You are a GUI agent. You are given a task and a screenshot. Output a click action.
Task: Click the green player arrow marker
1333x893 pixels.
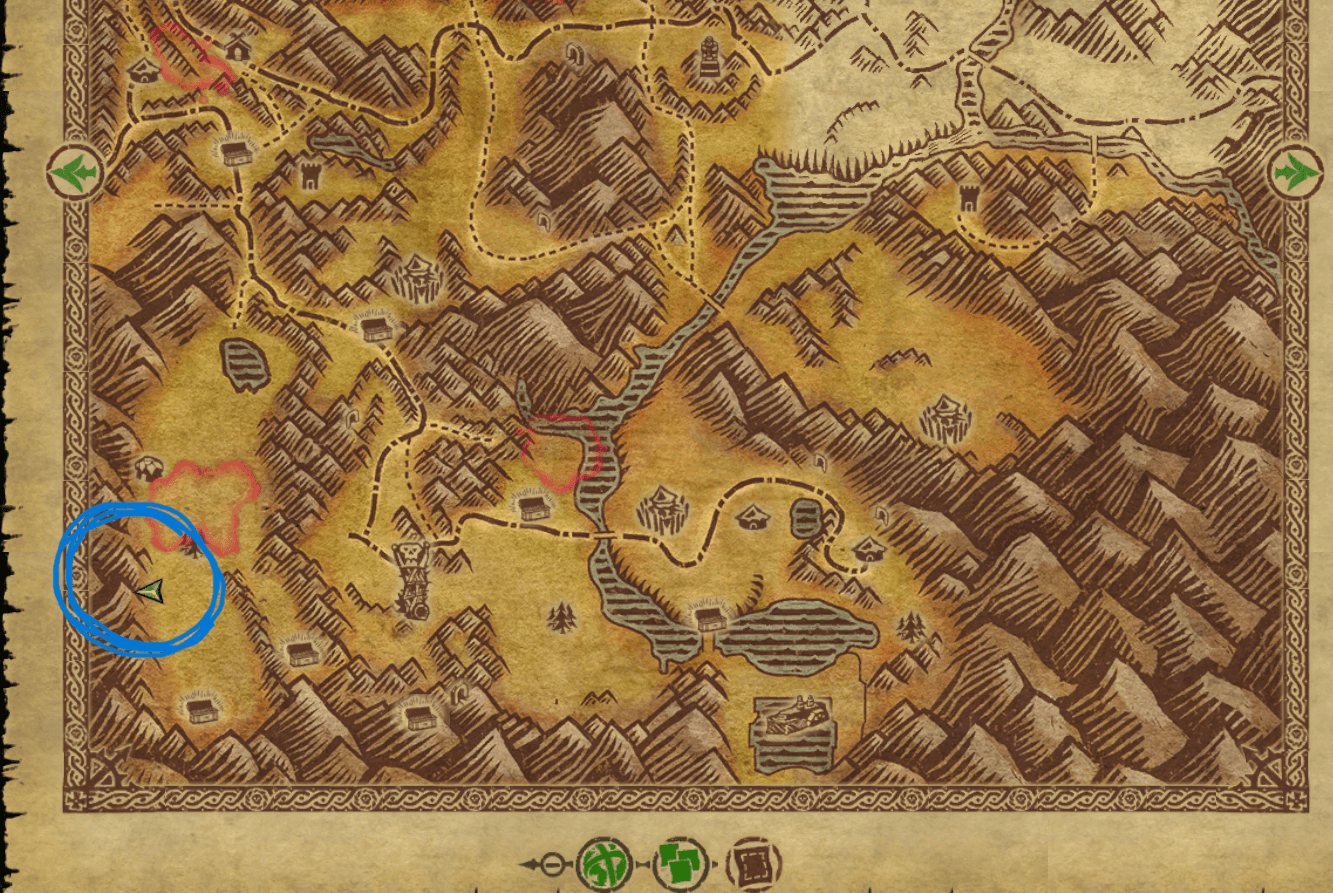click(x=150, y=591)
